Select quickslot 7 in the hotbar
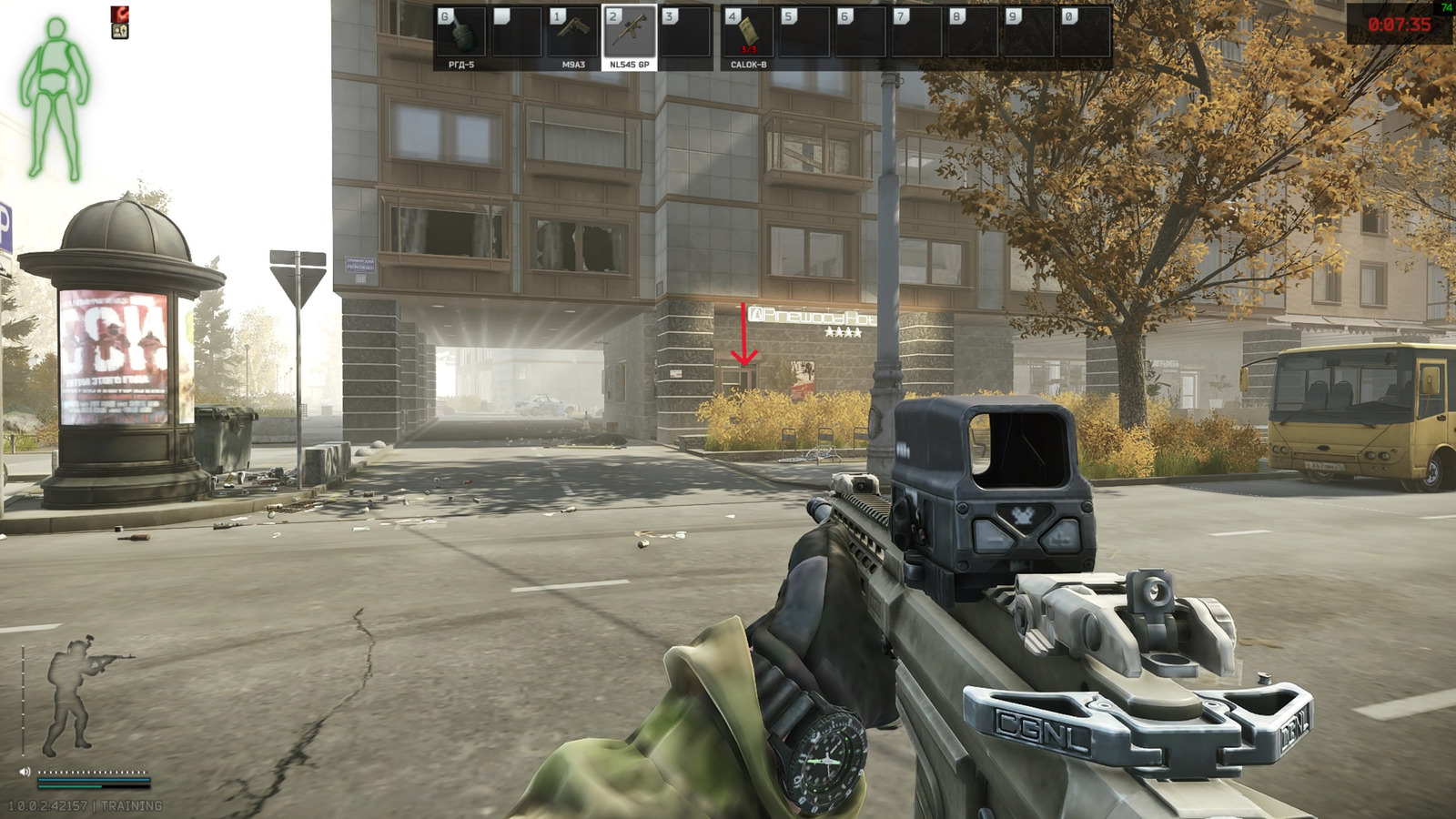Viewport: 1456px width, 819px height. click(919, 32)
